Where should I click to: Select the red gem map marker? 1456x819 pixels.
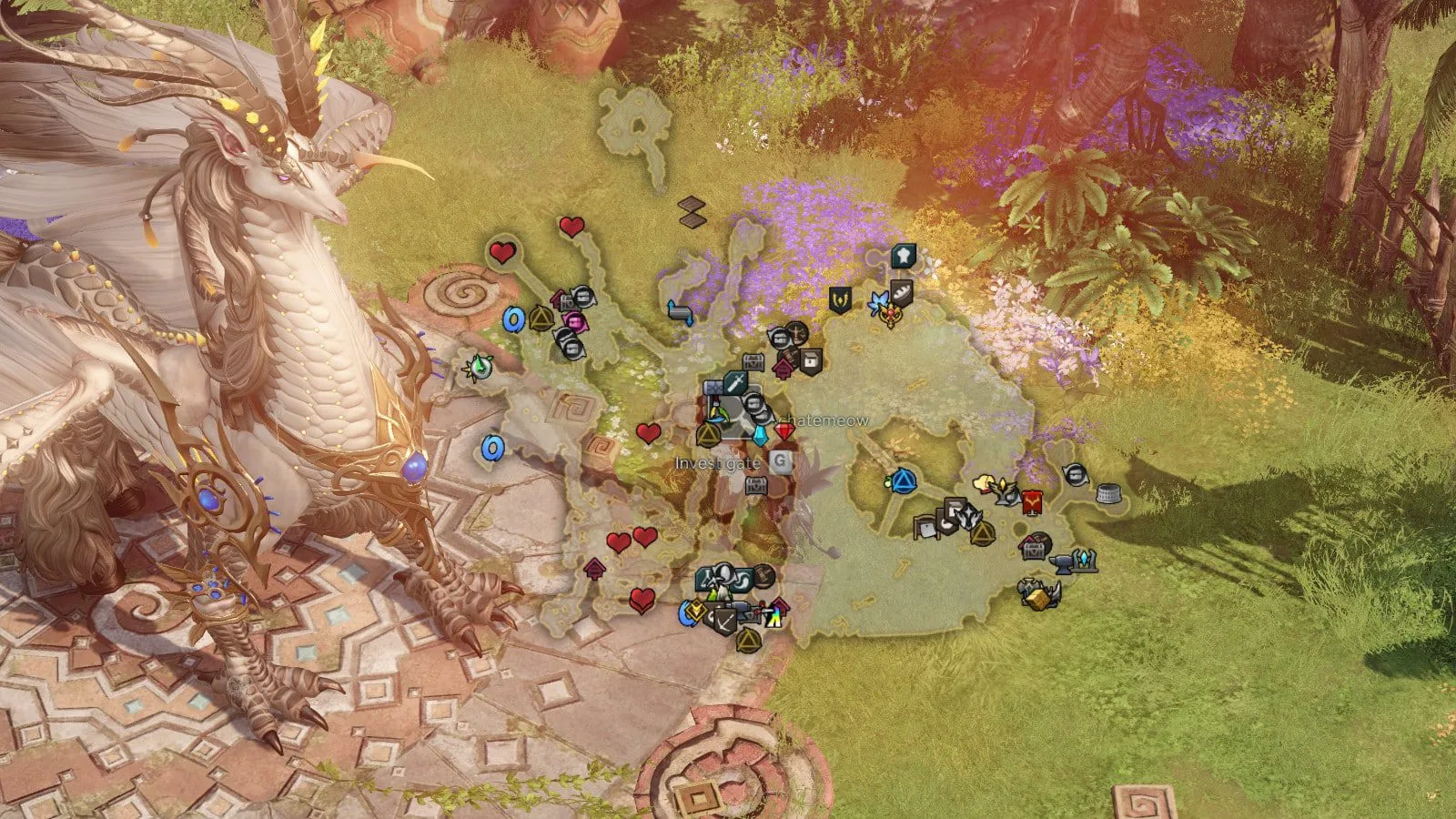784,429
